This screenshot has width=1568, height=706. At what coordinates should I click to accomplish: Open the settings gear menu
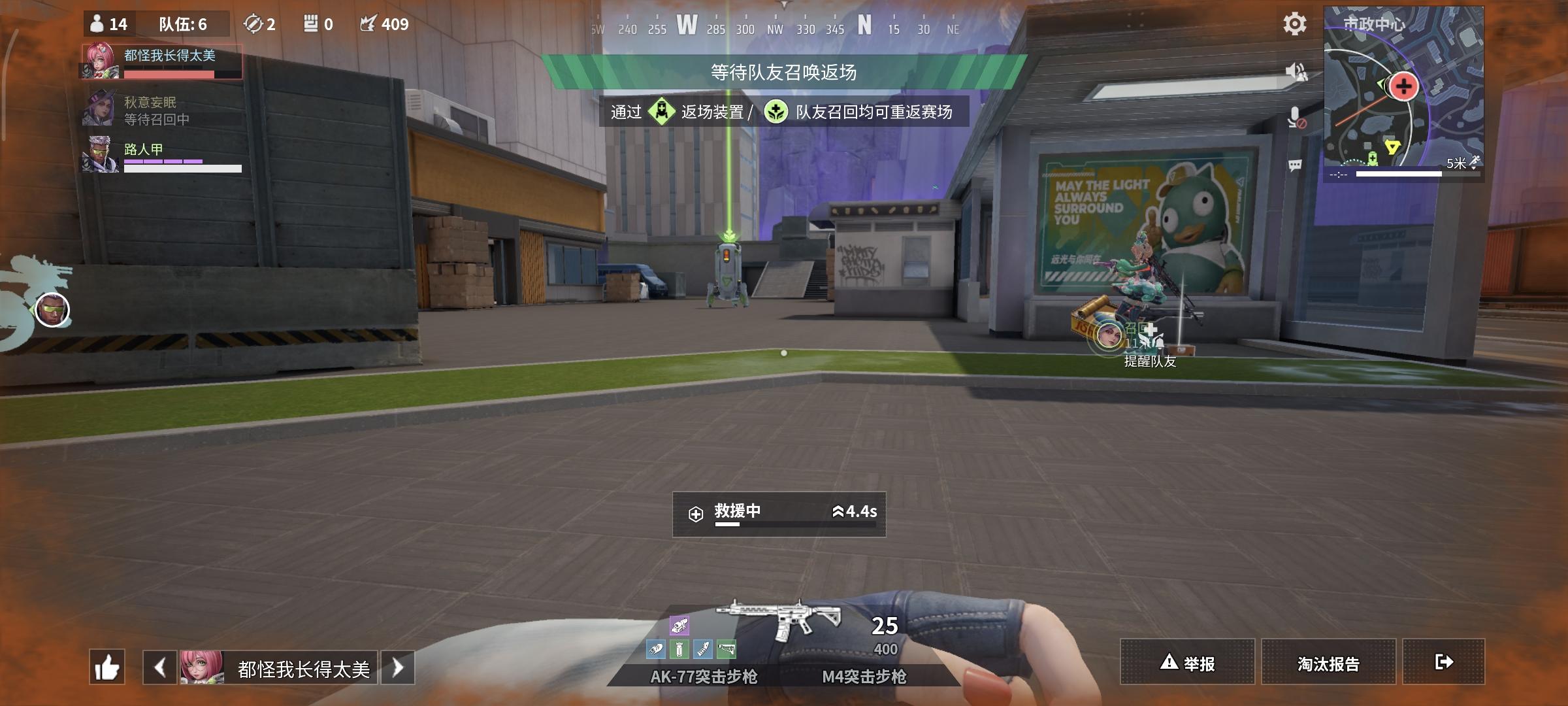coord(1294,24)
